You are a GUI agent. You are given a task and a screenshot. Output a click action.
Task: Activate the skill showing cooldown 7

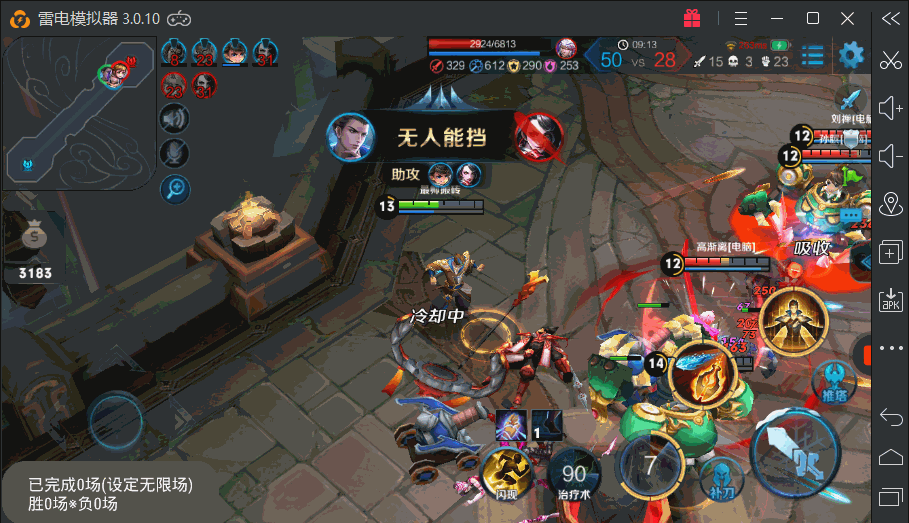pyautogui.click(x=649, y=465)
